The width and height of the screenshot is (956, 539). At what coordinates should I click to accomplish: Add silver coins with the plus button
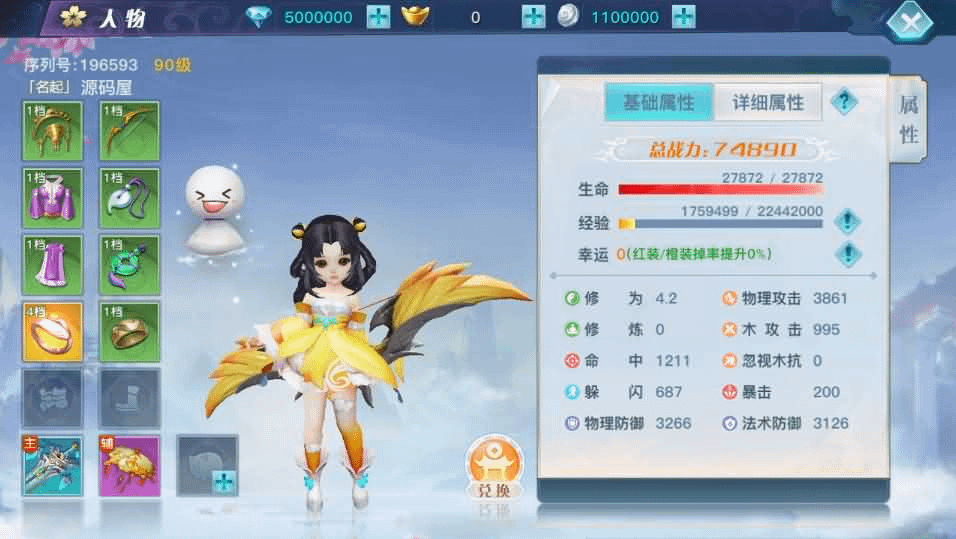(683, 17)
